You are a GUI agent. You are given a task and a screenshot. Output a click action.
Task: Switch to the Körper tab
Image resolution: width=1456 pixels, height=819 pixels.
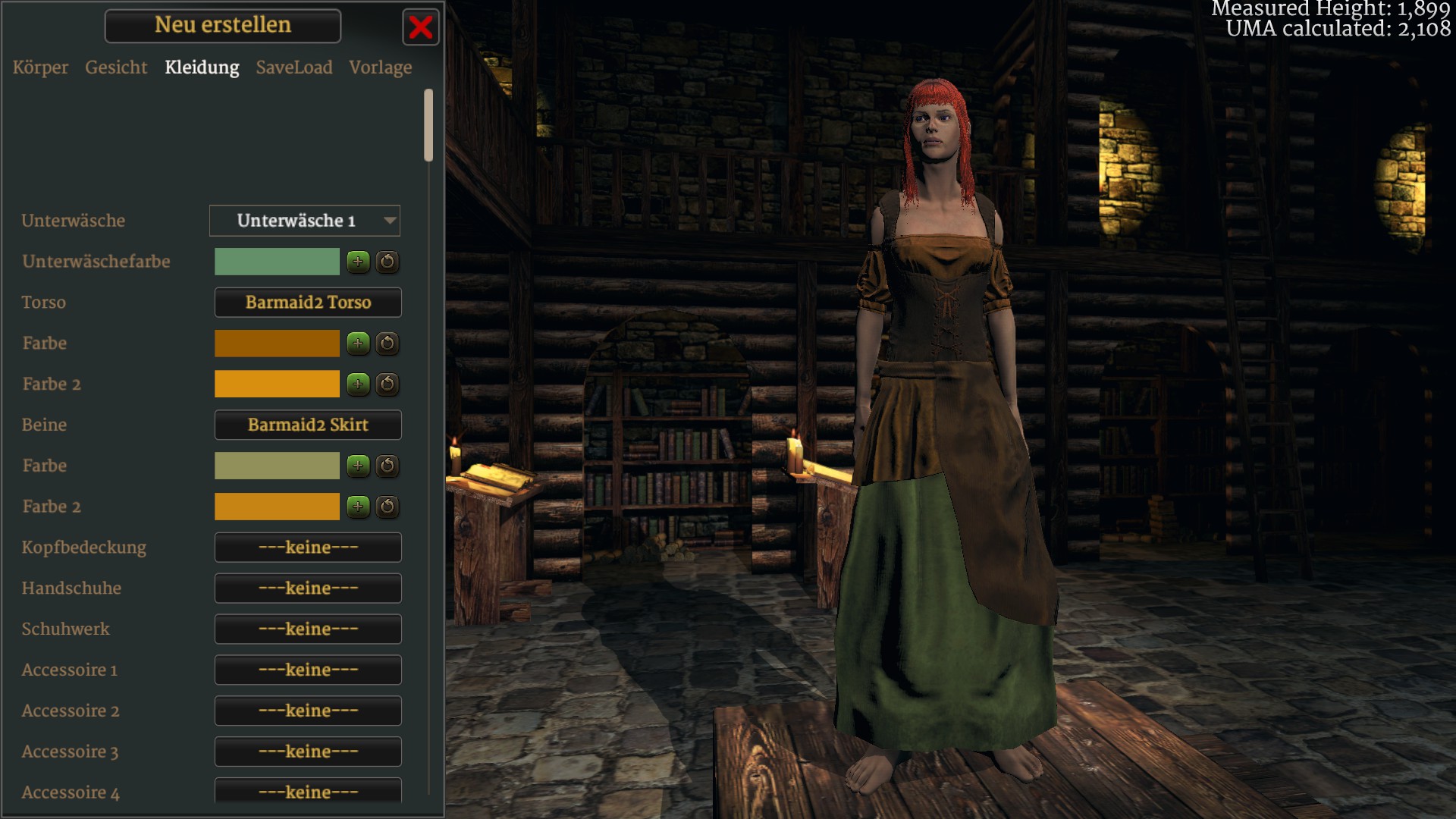(x=40, y=67)
